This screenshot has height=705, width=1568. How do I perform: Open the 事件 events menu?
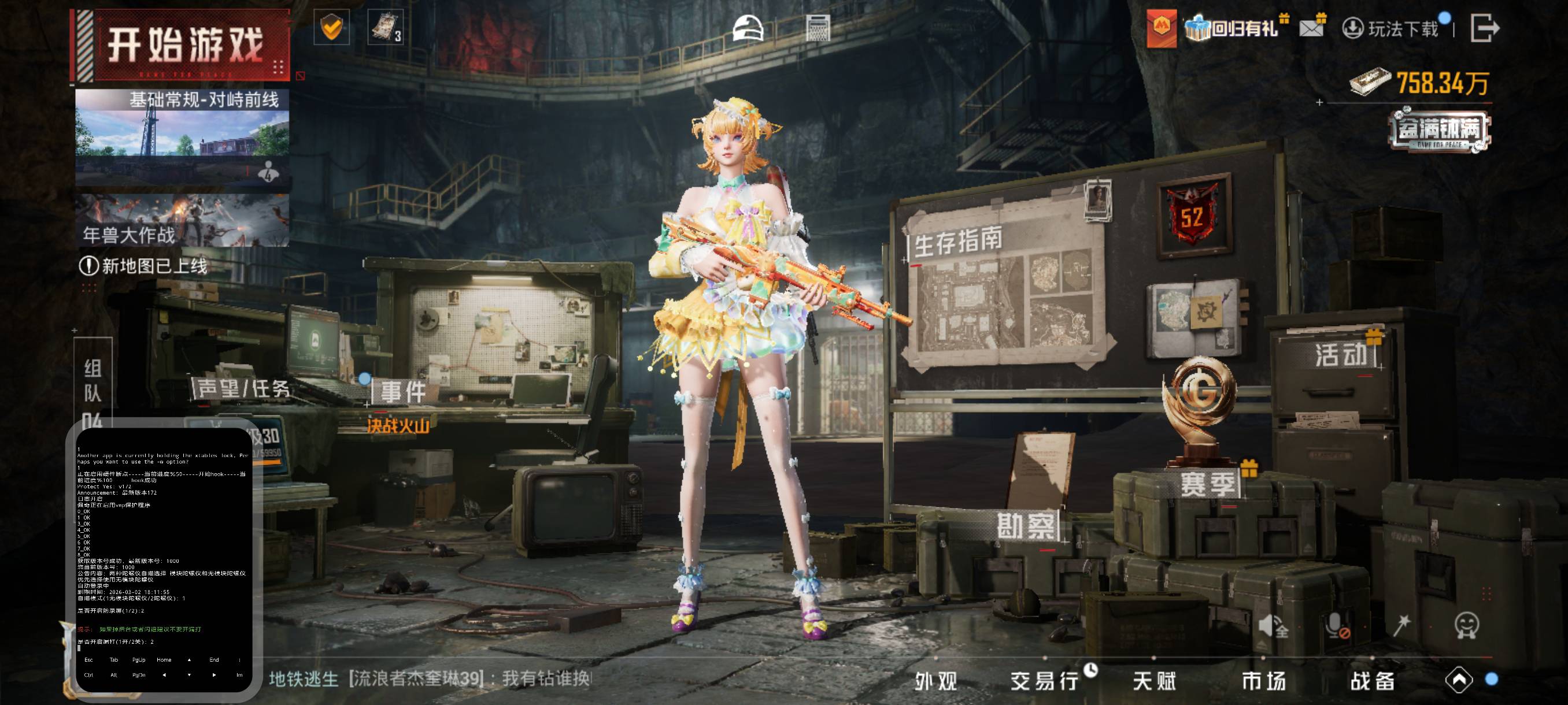tap(402, 392)
